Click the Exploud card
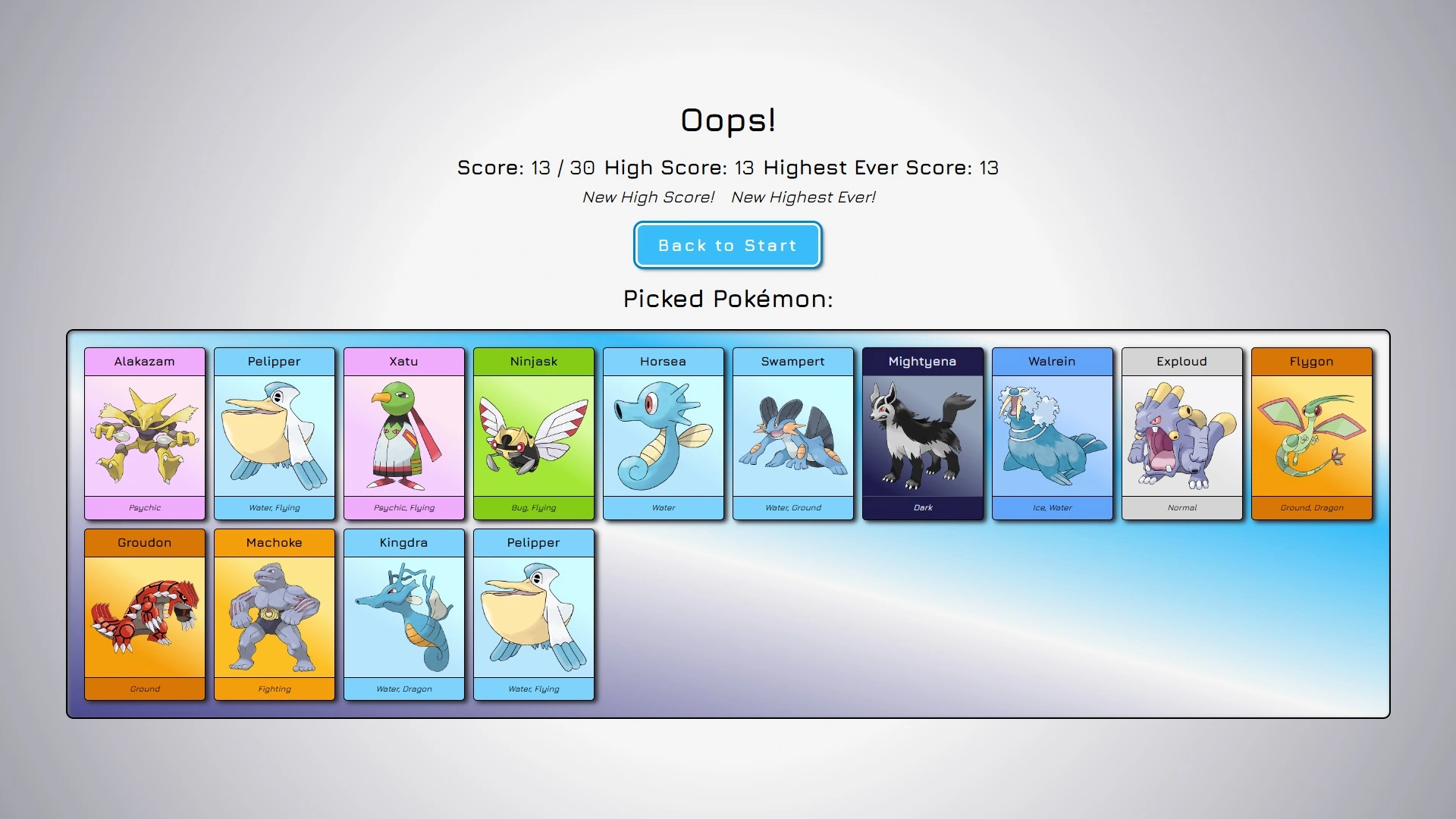This screenshot has height=819, width=1456. coord(1182,434)
